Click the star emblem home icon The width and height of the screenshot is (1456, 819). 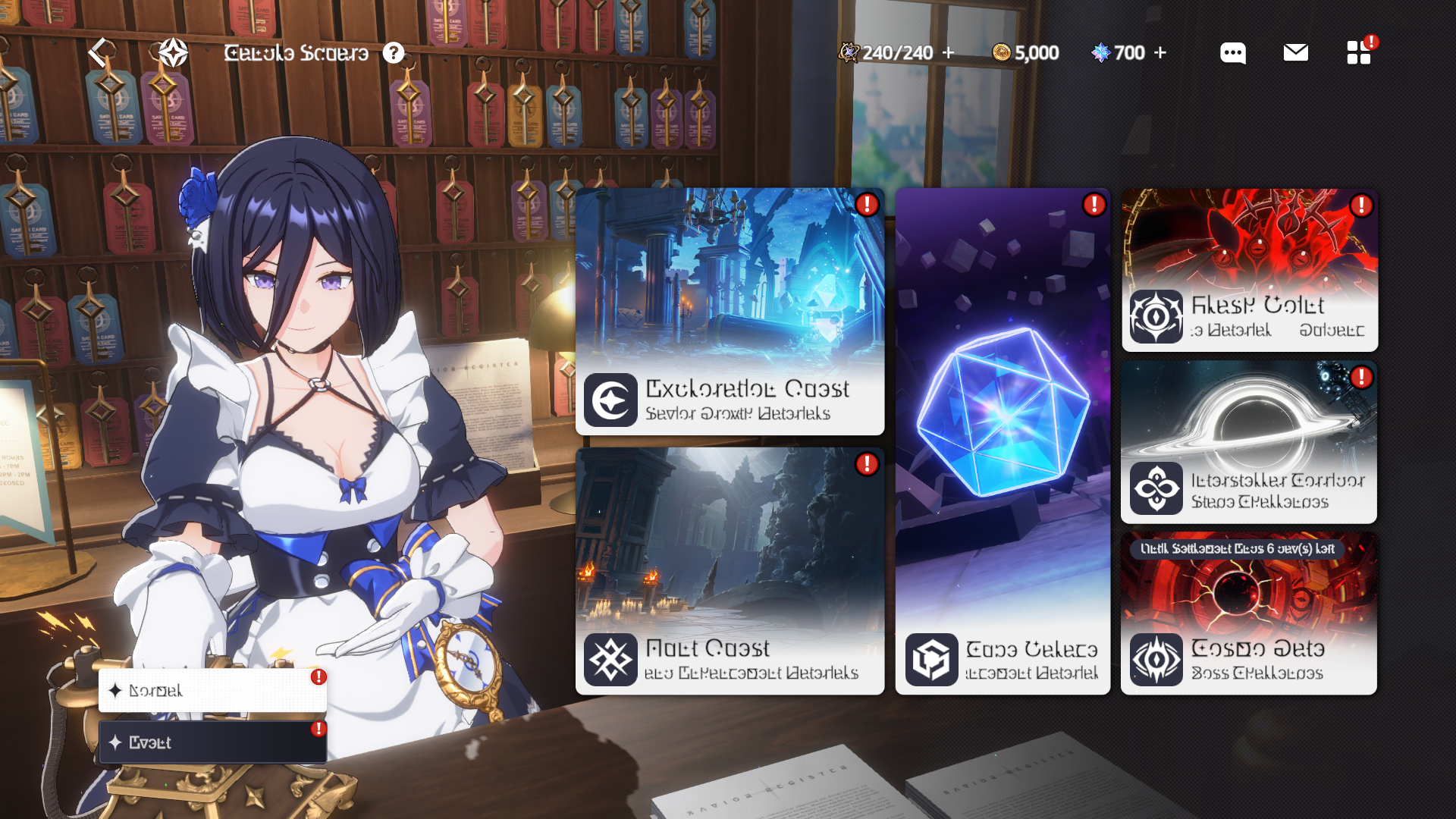(173, 52)
